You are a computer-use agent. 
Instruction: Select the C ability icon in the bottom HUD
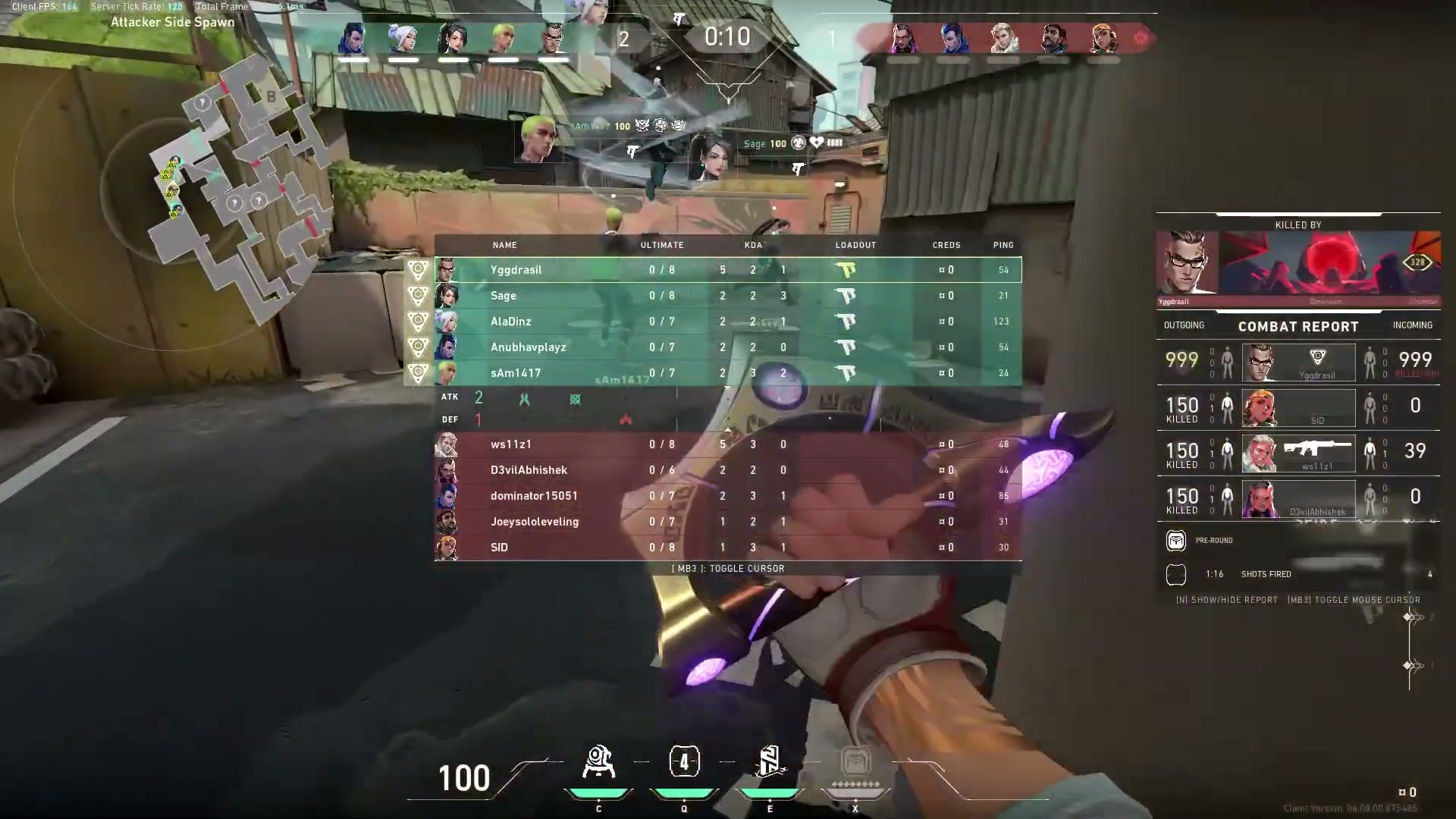598,762
